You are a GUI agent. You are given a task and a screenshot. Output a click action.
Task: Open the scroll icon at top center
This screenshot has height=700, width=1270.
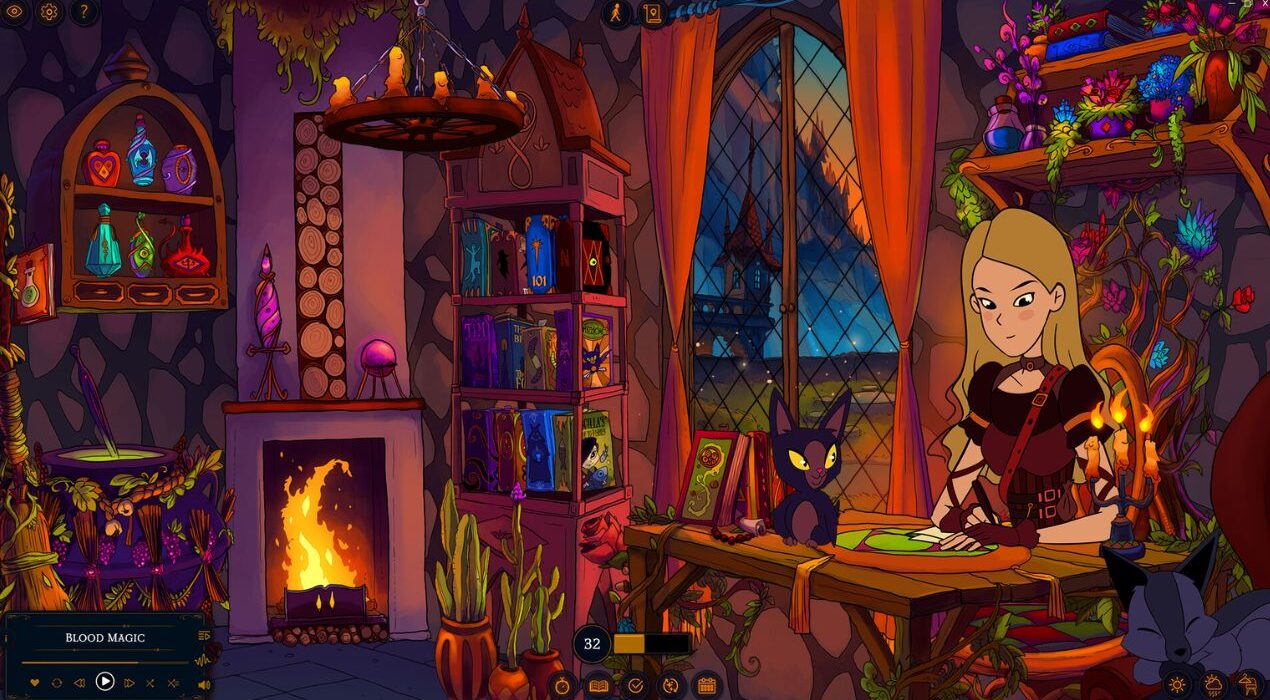pos(653,13)
